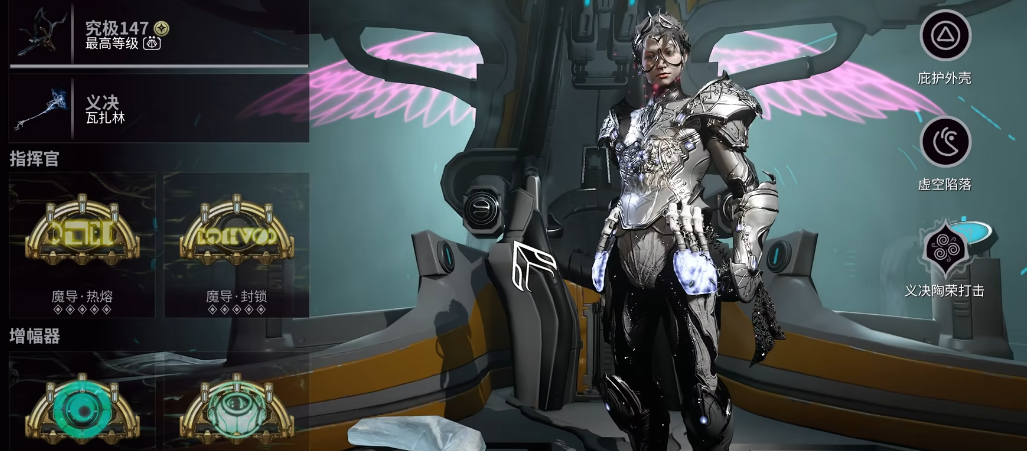The image size is (1027, 451).
Task: Open the 义决 瓦扎林 weapon entry
Action: [158, 108]
